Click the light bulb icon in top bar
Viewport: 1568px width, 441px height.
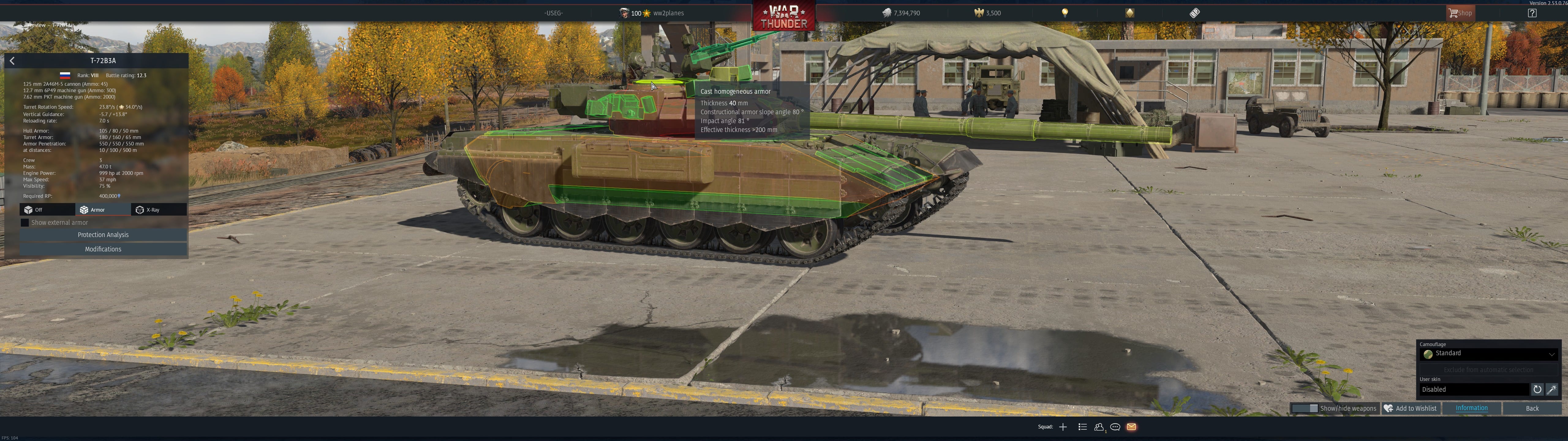[1065, 13]
